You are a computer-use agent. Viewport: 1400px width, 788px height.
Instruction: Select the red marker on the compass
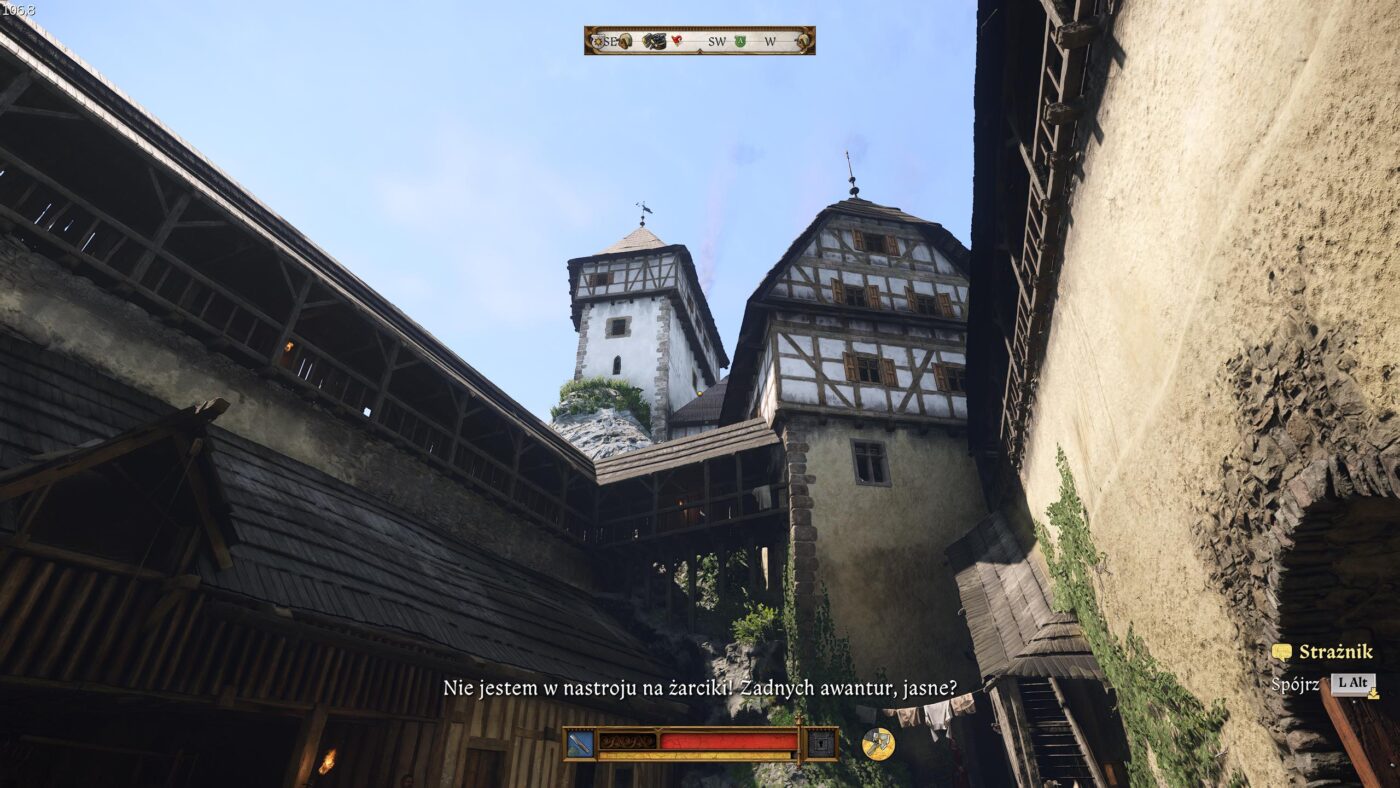click(x=677, y=41)
